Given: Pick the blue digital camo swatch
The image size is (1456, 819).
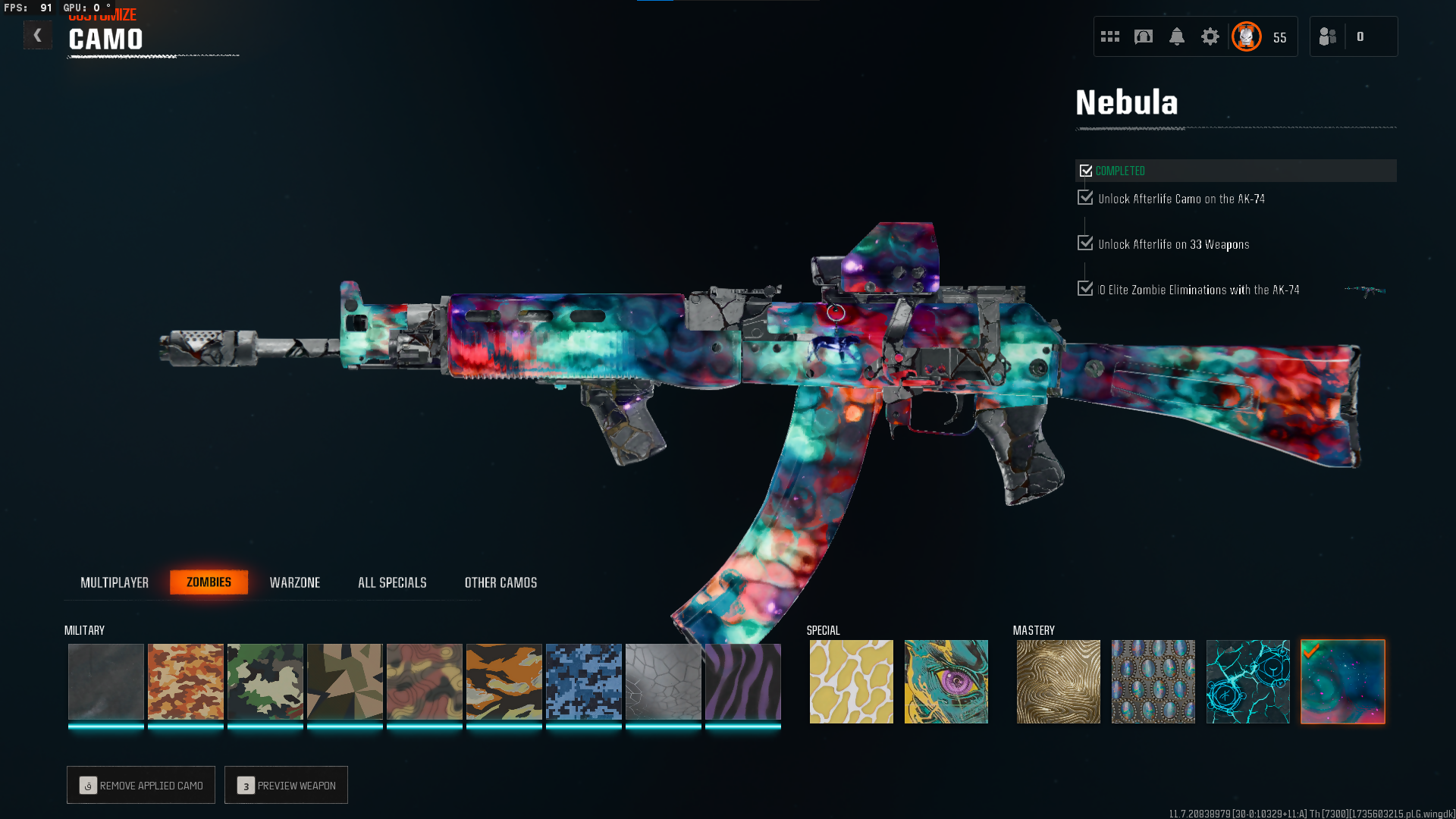Looking at the screenshot, I should click(584, 682).
